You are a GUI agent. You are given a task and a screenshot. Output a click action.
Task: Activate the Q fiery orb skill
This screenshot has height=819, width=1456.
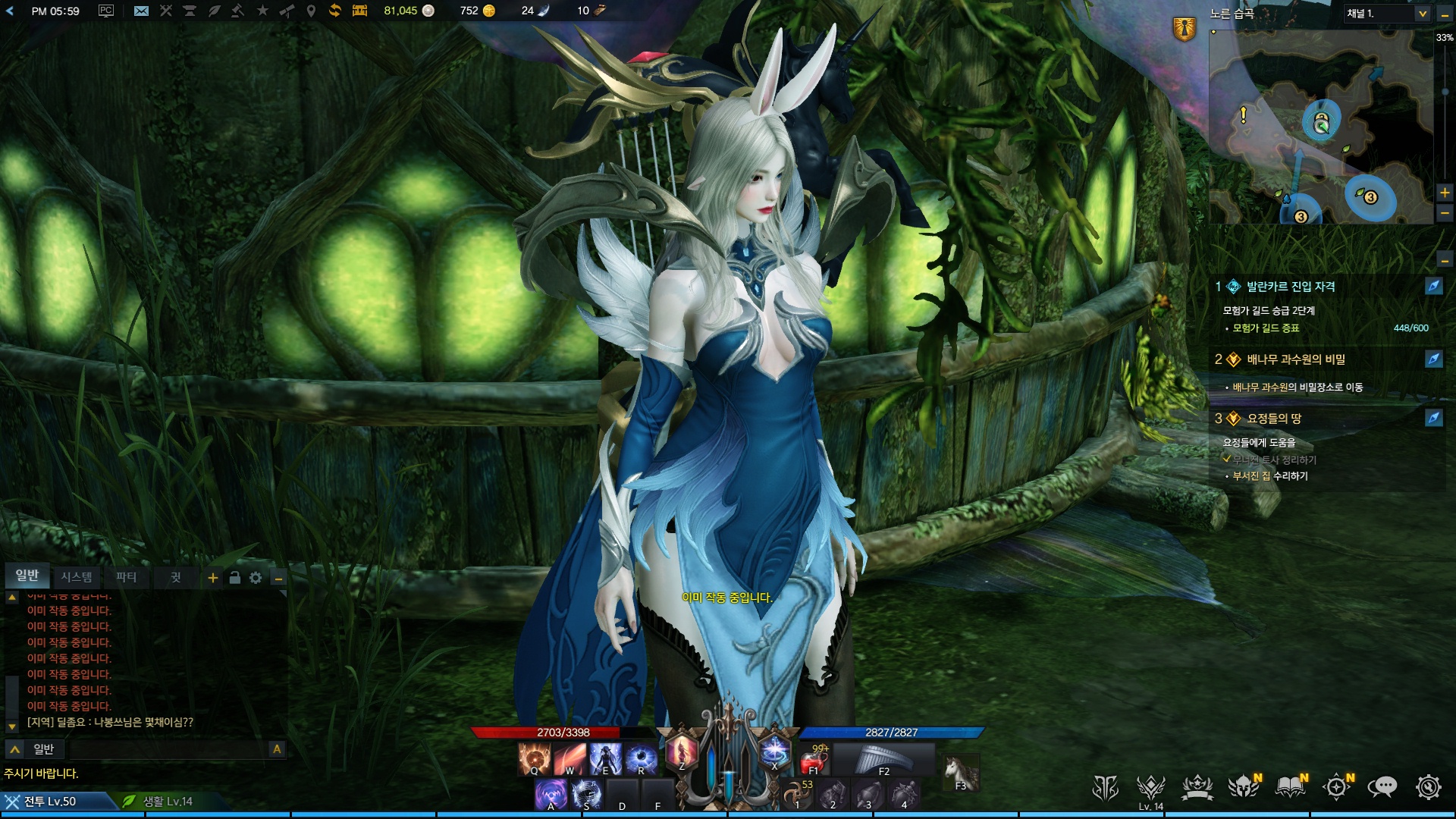(534, 758)
